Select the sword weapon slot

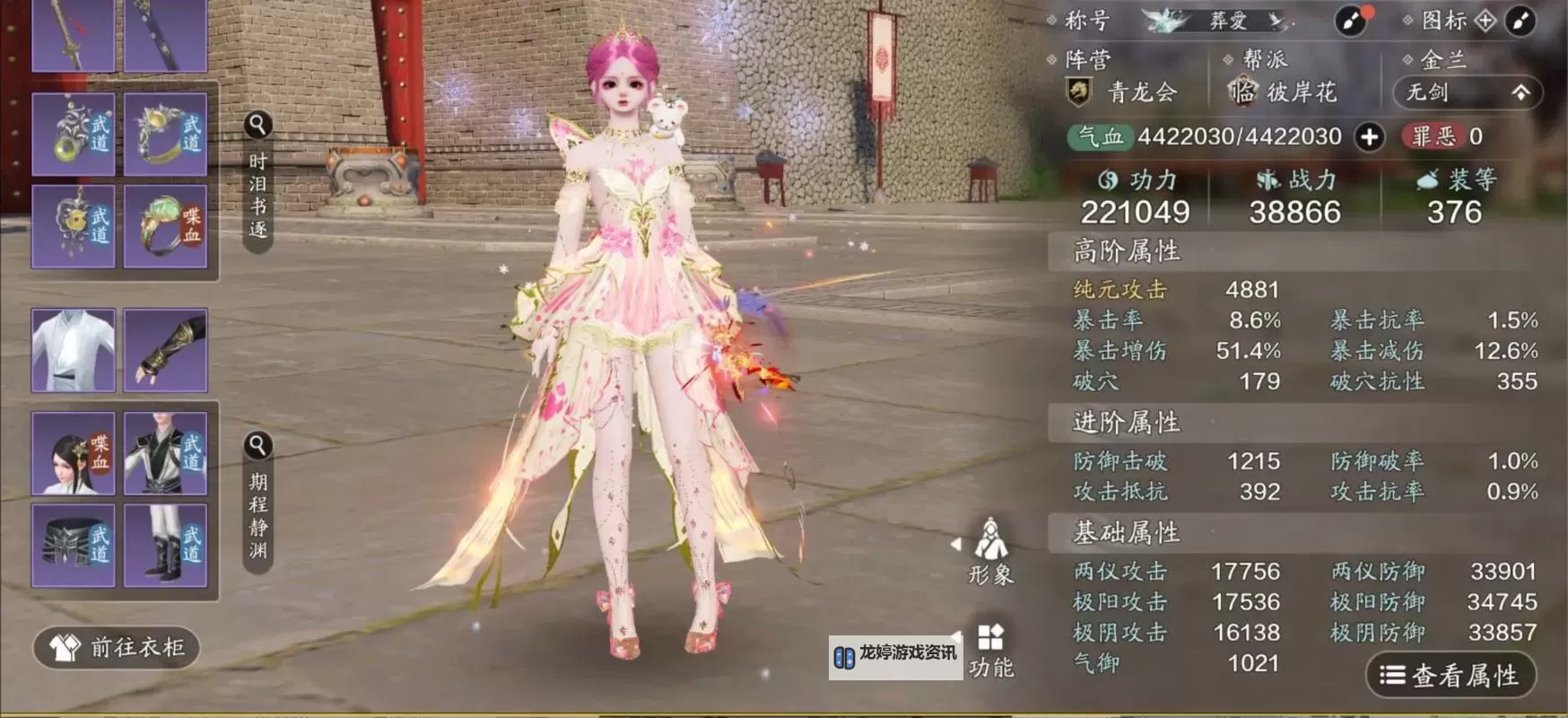coord(74,36)
